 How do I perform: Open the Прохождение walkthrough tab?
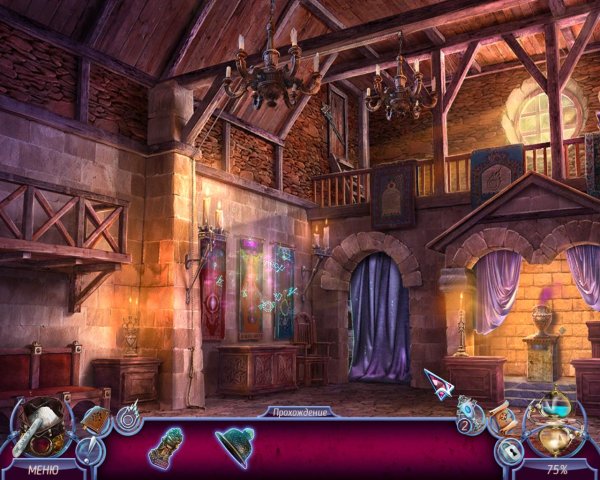pos(300,412)
